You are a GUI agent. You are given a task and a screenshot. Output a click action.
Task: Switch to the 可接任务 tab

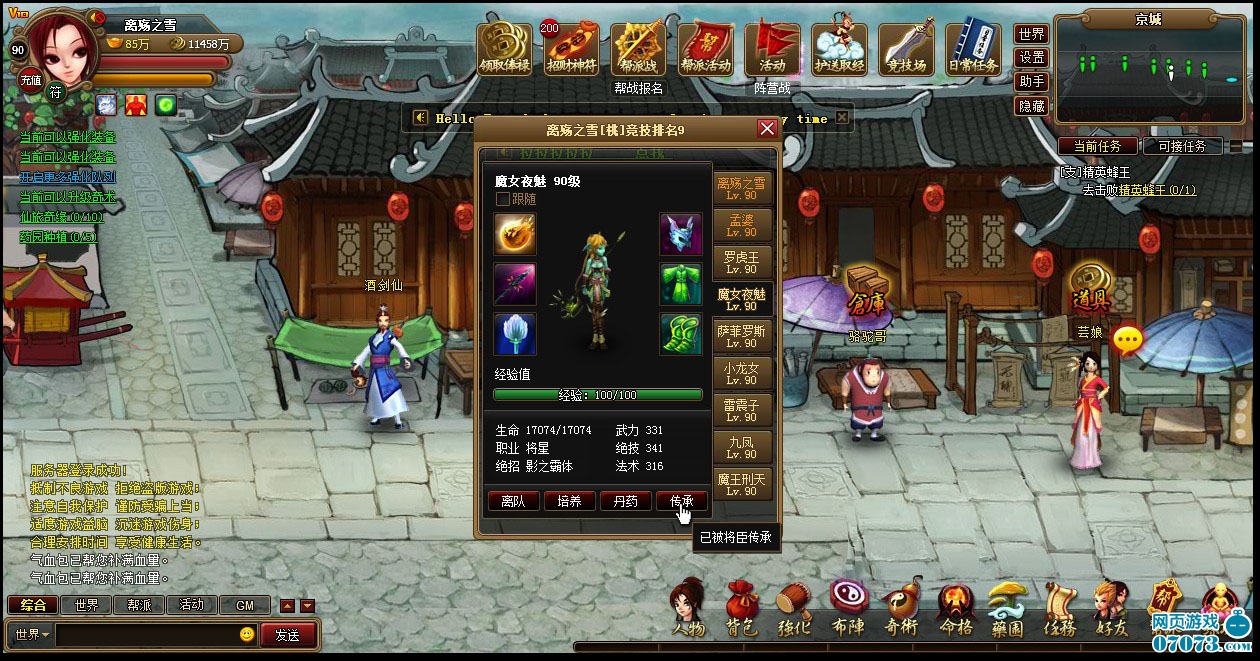[1182, 146]
